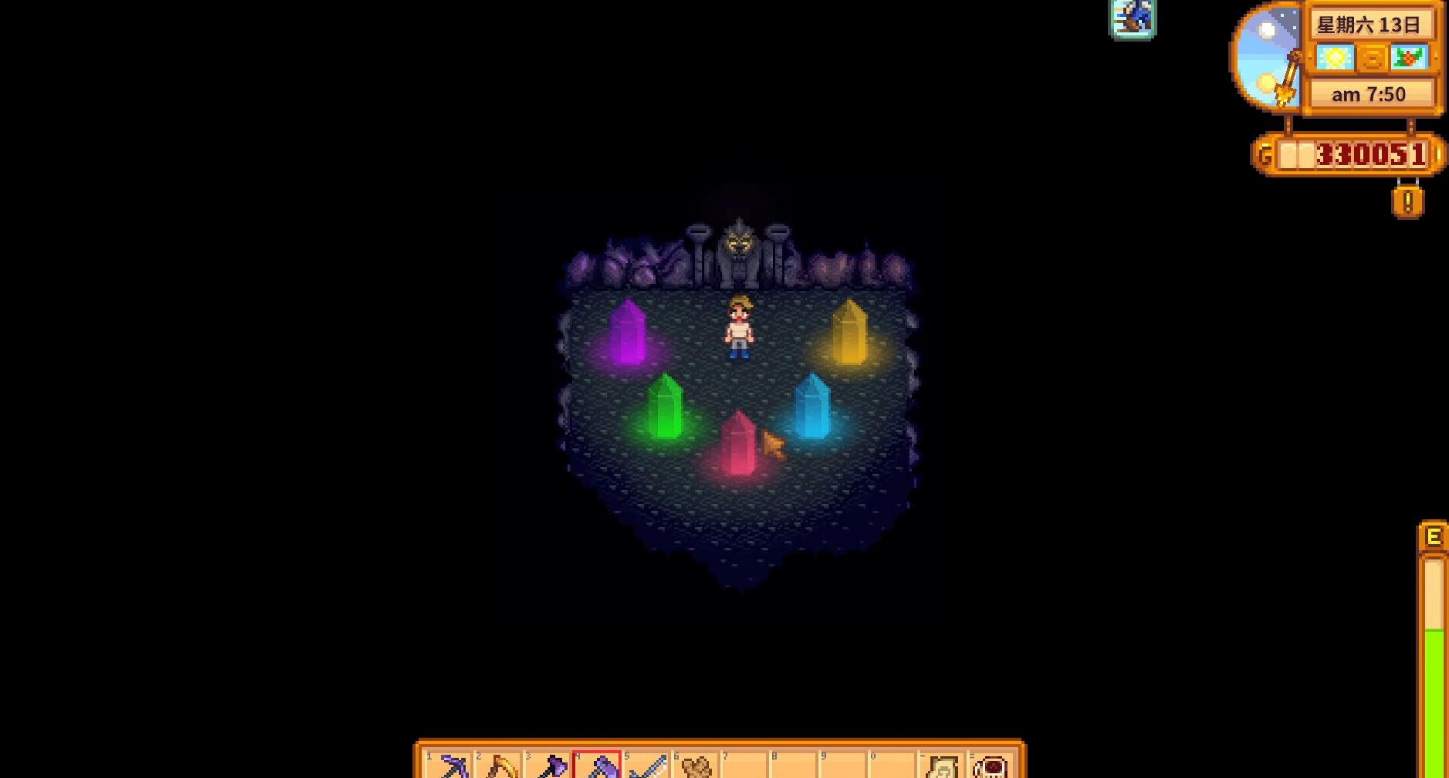Image resolution: width=1449 pixels, height=778 pixels.
Task: Select the hardwood item in toolbar slot 6
Action: (x=694, y=765)
